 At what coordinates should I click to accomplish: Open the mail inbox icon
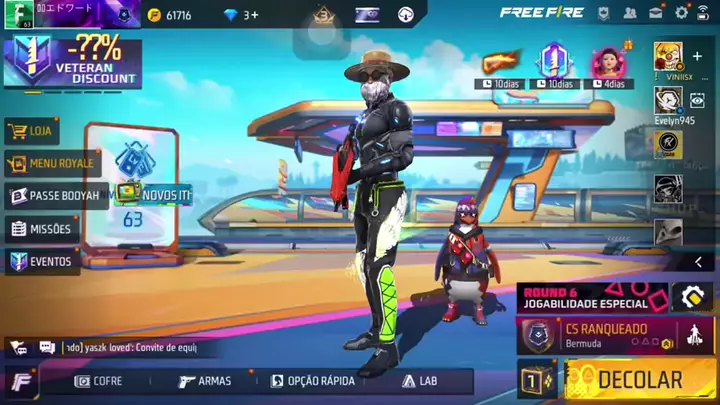(x=656, y=13)
